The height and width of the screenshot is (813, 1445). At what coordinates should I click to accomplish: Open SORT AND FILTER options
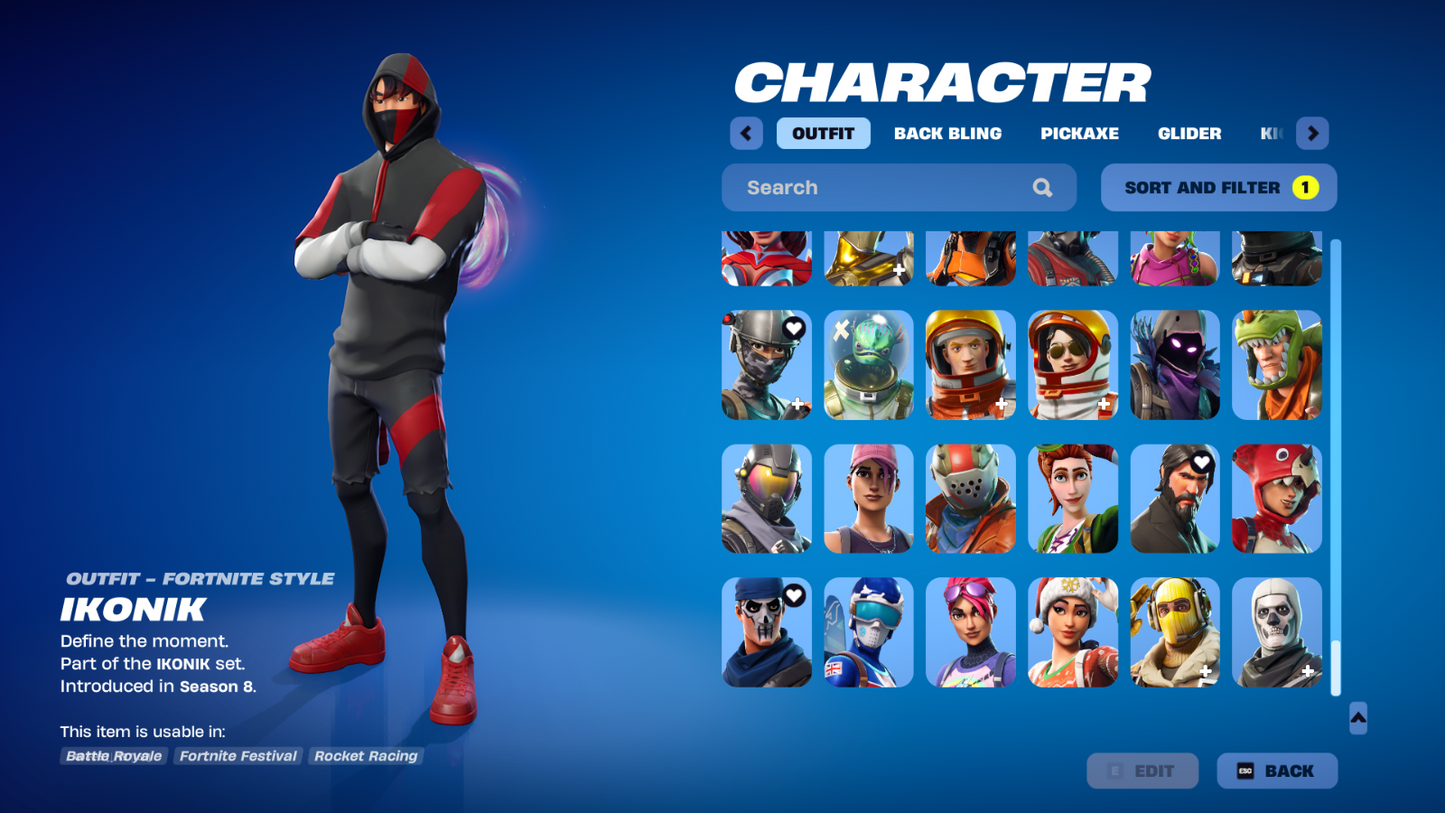tap(1218, 187)
